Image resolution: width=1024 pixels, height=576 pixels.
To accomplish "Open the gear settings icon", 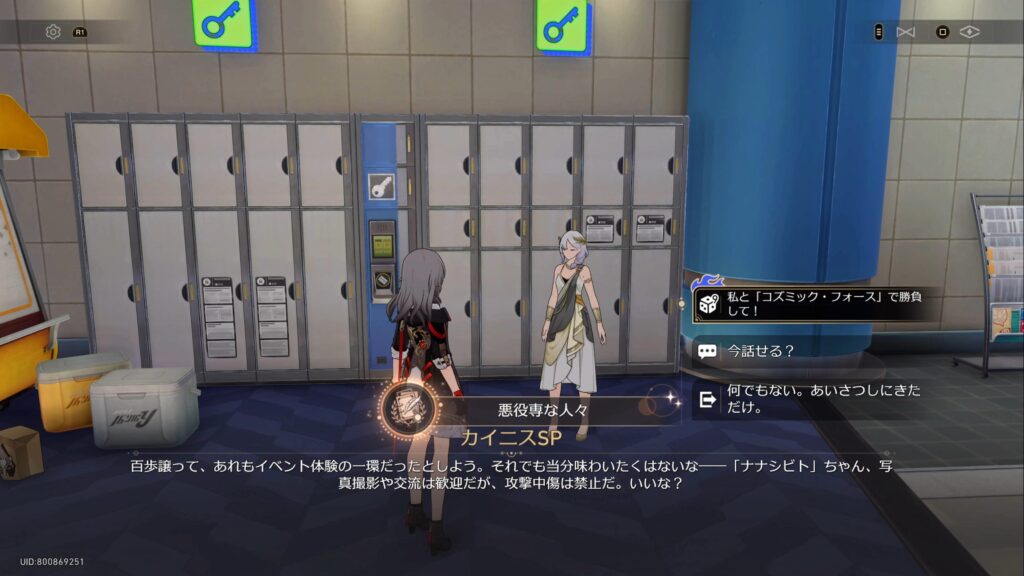I will (53, 32).
